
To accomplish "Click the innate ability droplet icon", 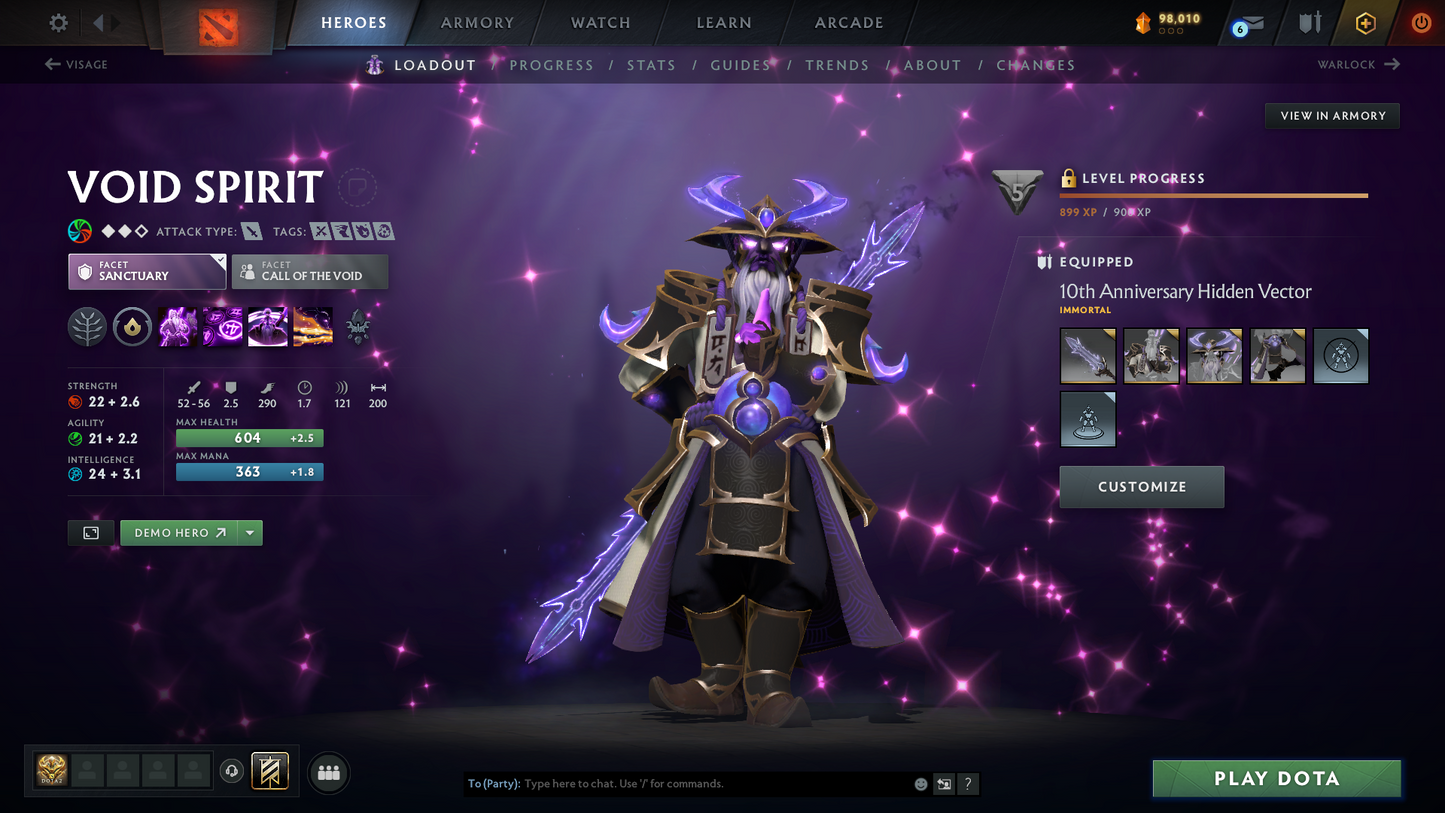I will click(132, 327).
